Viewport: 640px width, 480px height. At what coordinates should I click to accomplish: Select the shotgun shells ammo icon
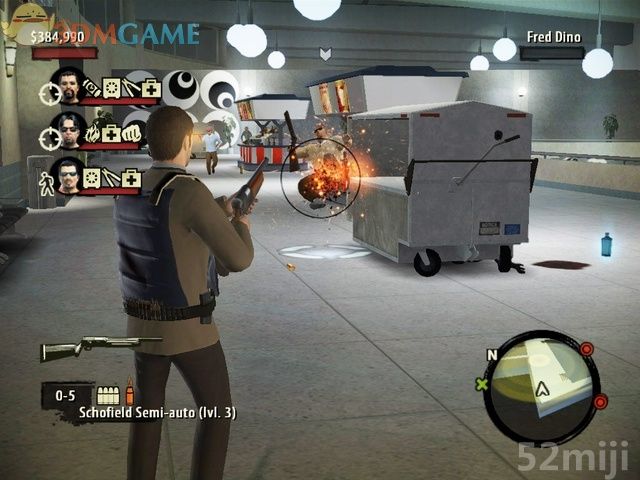coord(108,395)
